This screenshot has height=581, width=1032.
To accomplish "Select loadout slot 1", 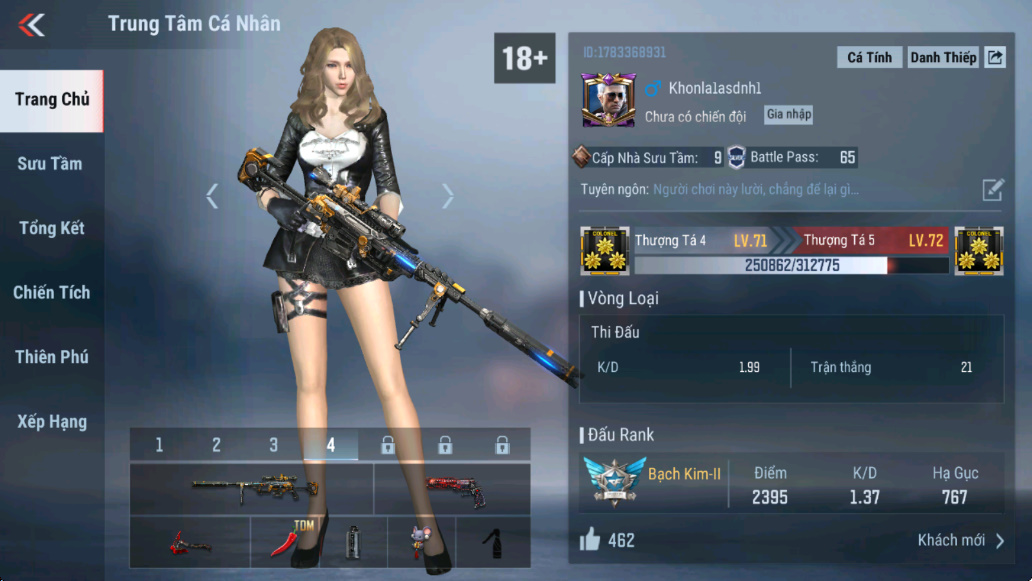I will tap(159, 445).
